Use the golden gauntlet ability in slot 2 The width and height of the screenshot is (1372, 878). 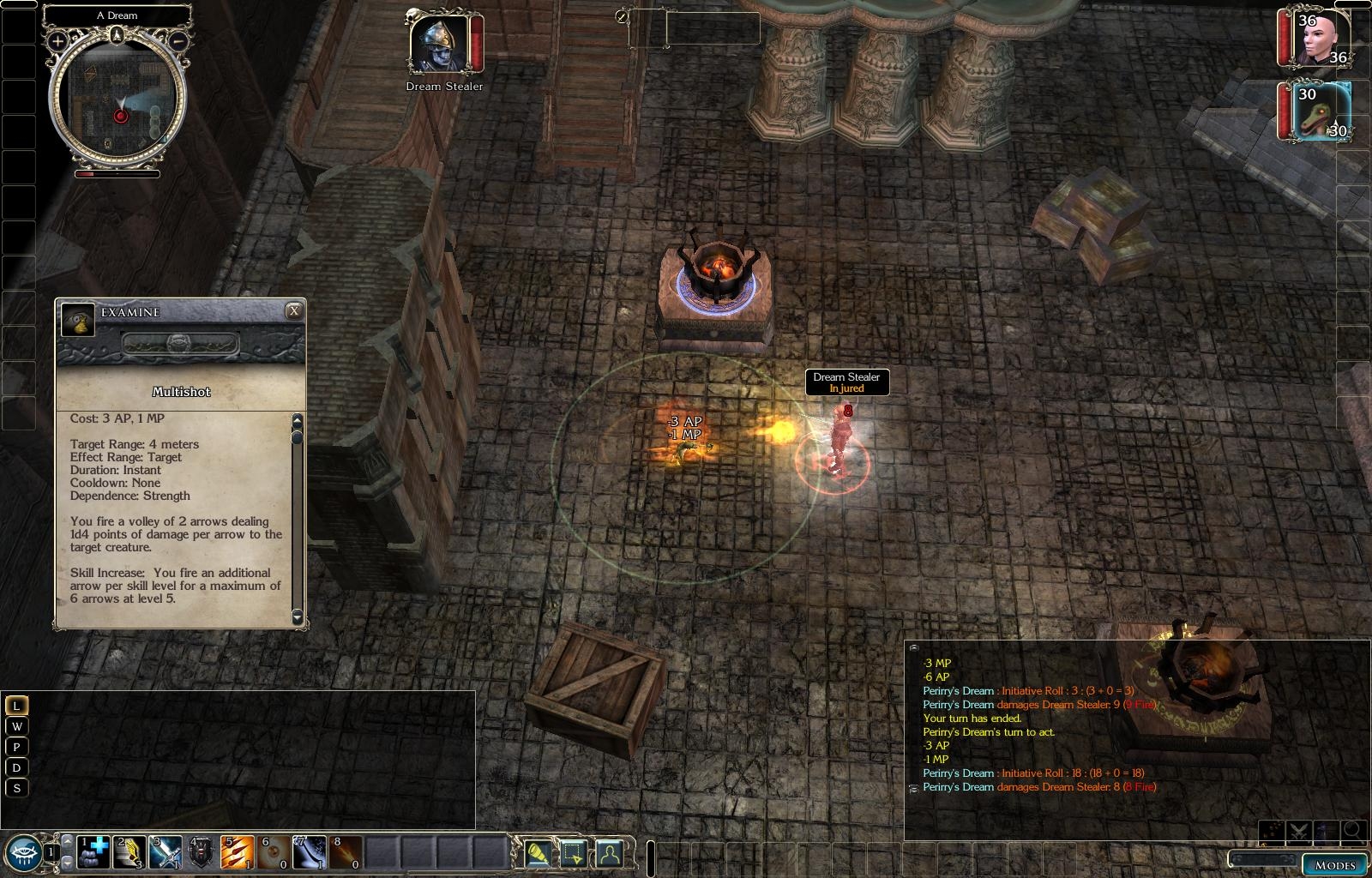tap(130, 852)
